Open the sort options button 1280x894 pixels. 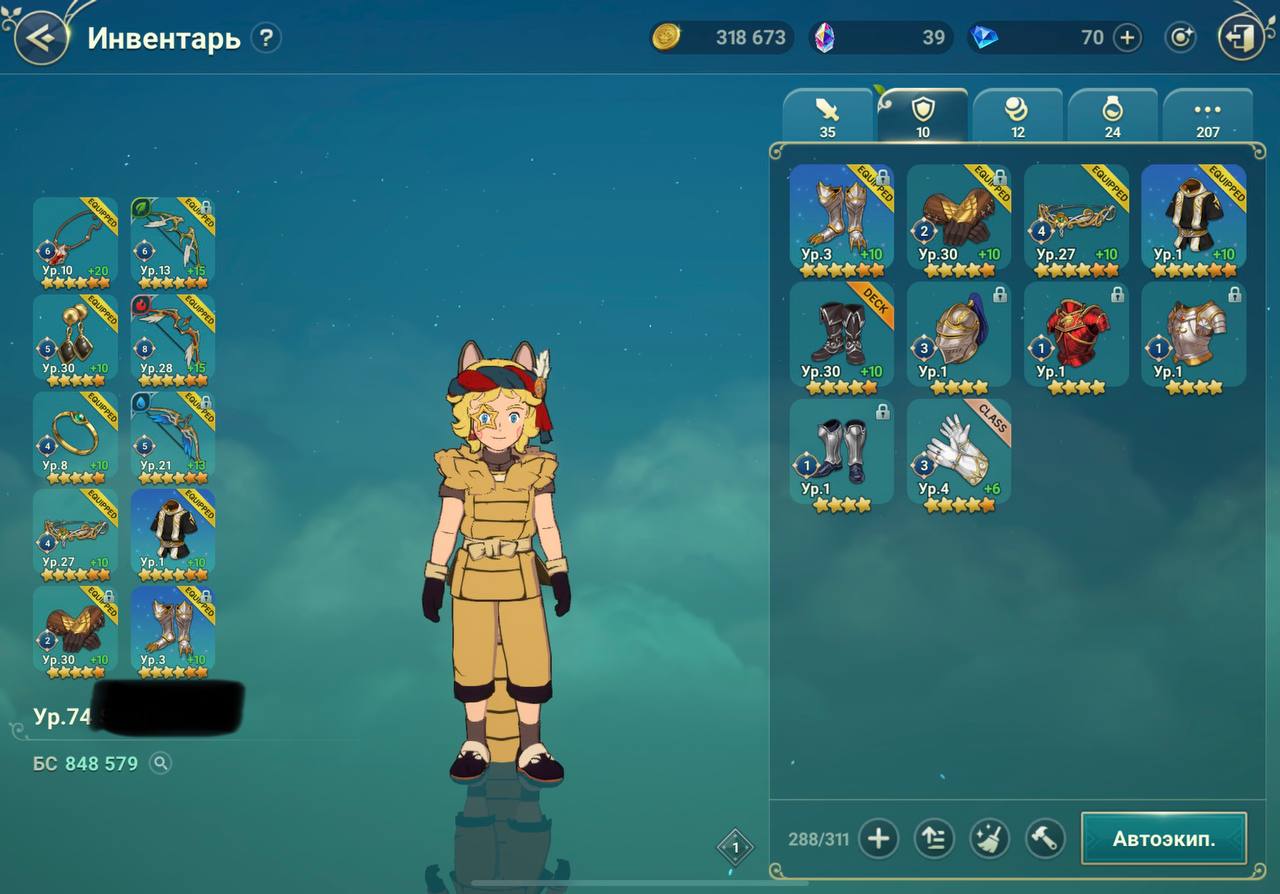pyautogui.click(x=933, y=838)
